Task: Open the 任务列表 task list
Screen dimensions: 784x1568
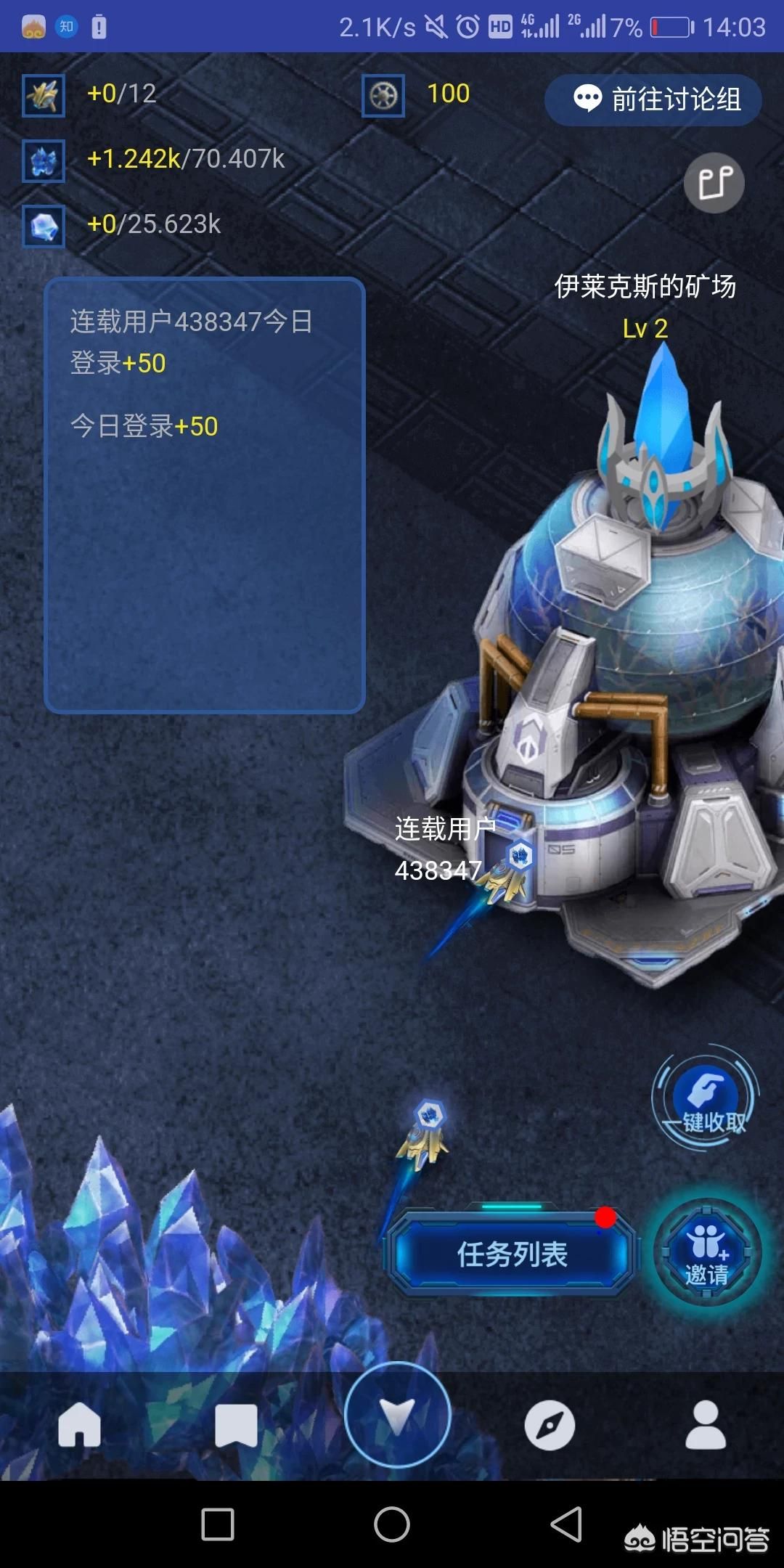Action: (x=512, y=1254)
